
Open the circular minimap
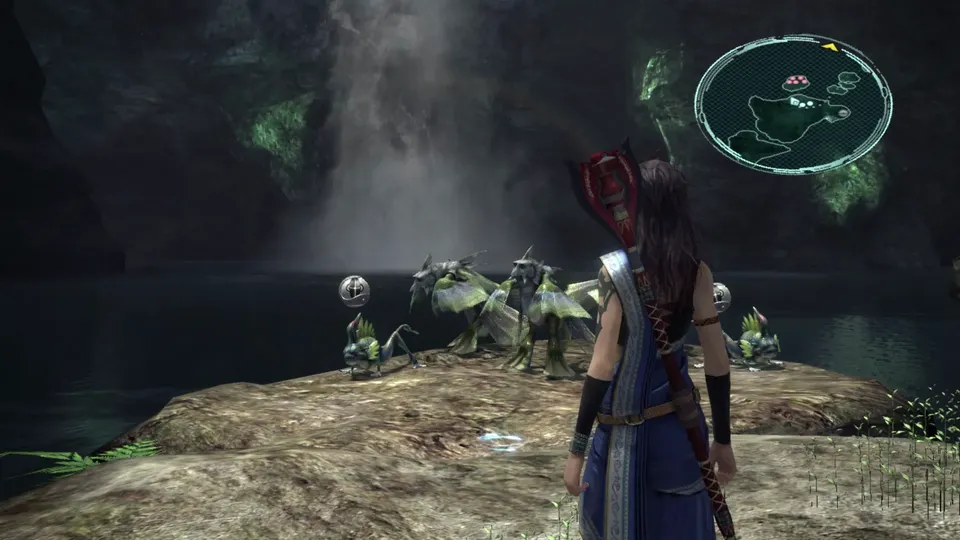[x=793, y=104]
